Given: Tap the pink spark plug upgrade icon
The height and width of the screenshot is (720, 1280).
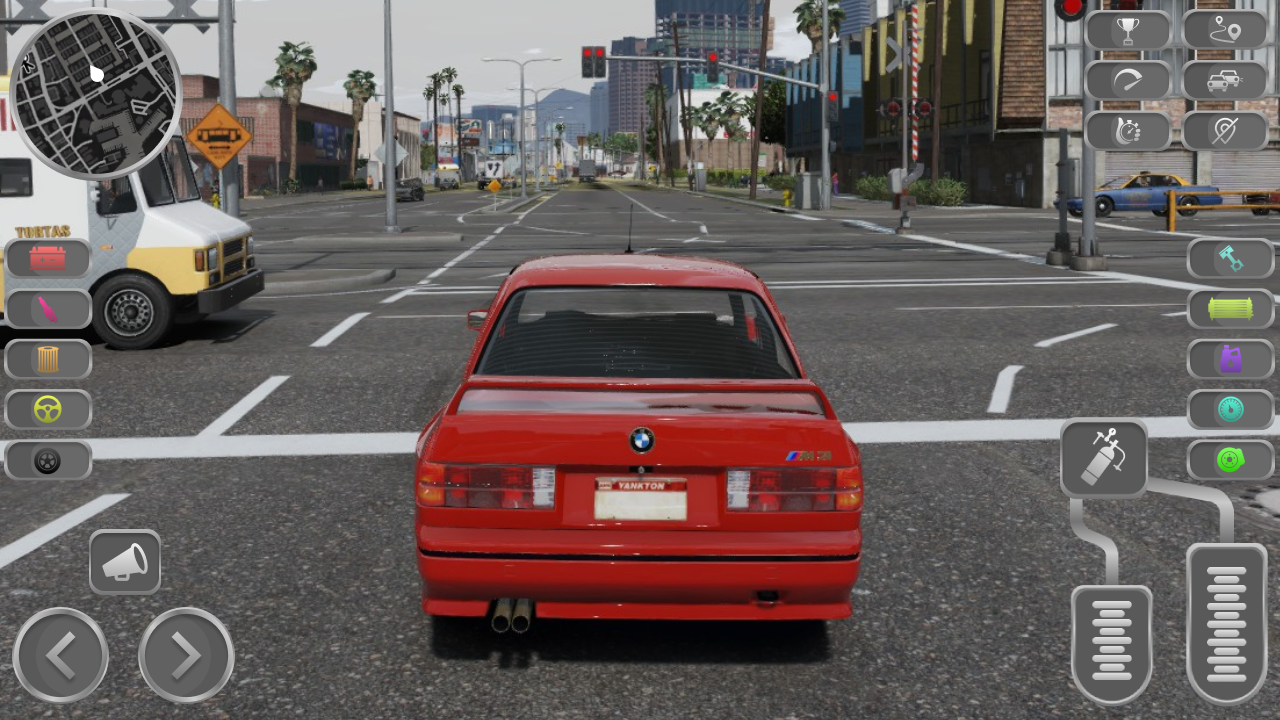Looking at the screenshot, I should point(47,309).
